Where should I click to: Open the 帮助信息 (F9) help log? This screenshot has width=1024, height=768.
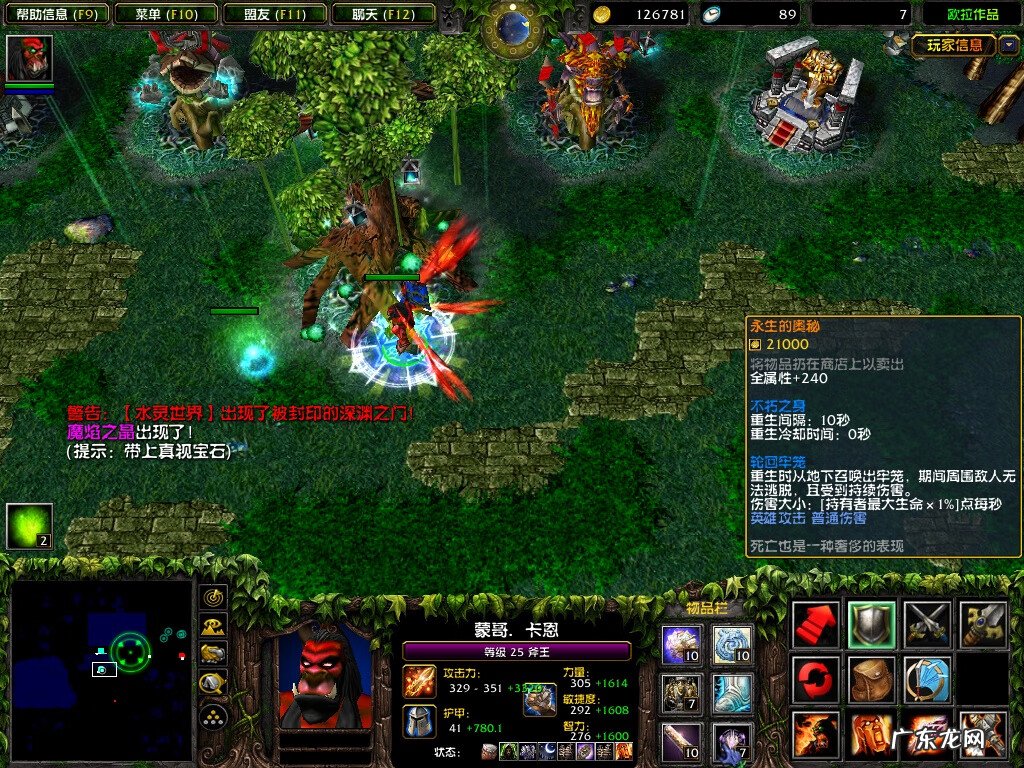click(x=56, y=14)
